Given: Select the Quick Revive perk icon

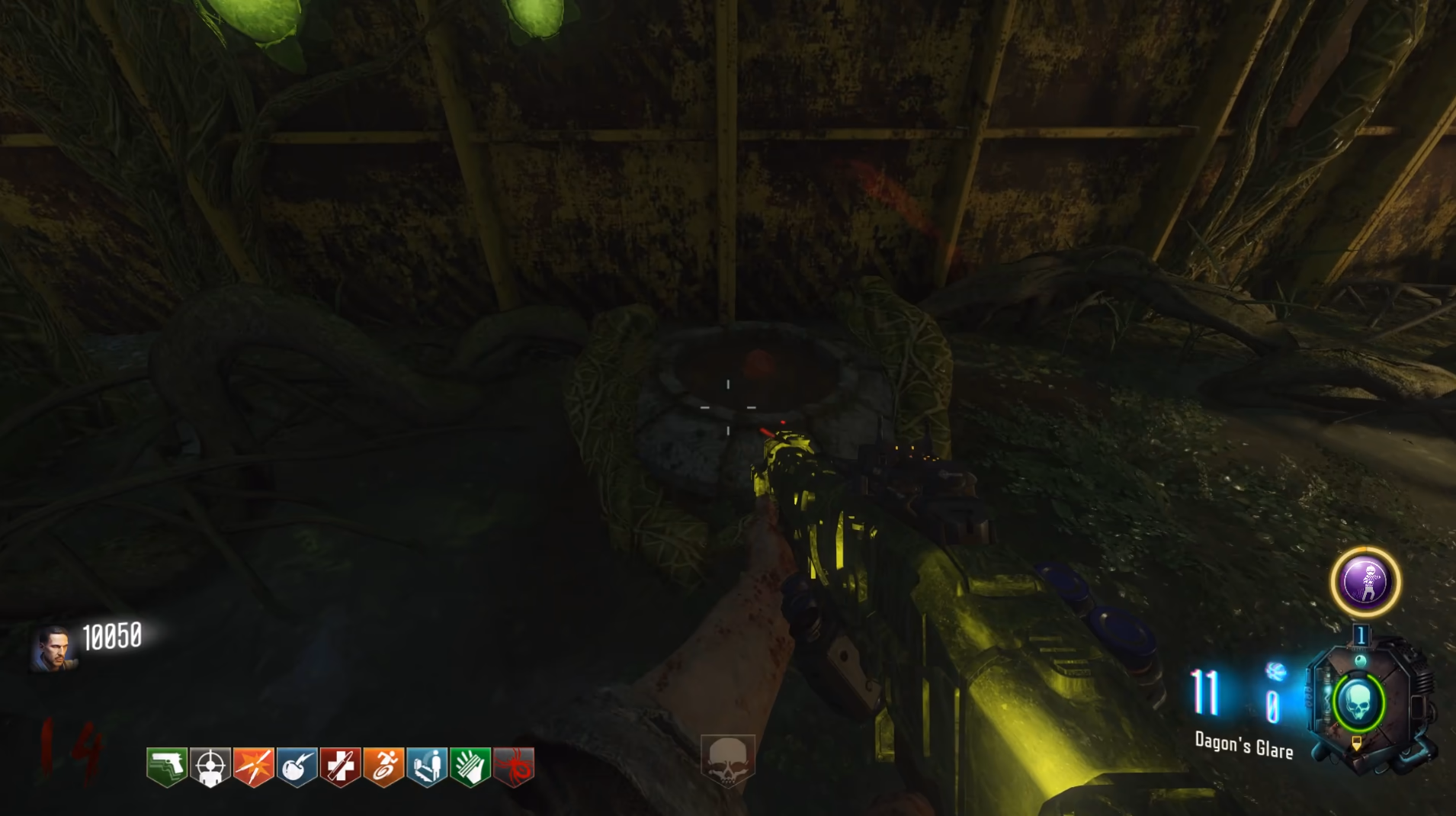Looking at the screenshot, I should [427, 766].
